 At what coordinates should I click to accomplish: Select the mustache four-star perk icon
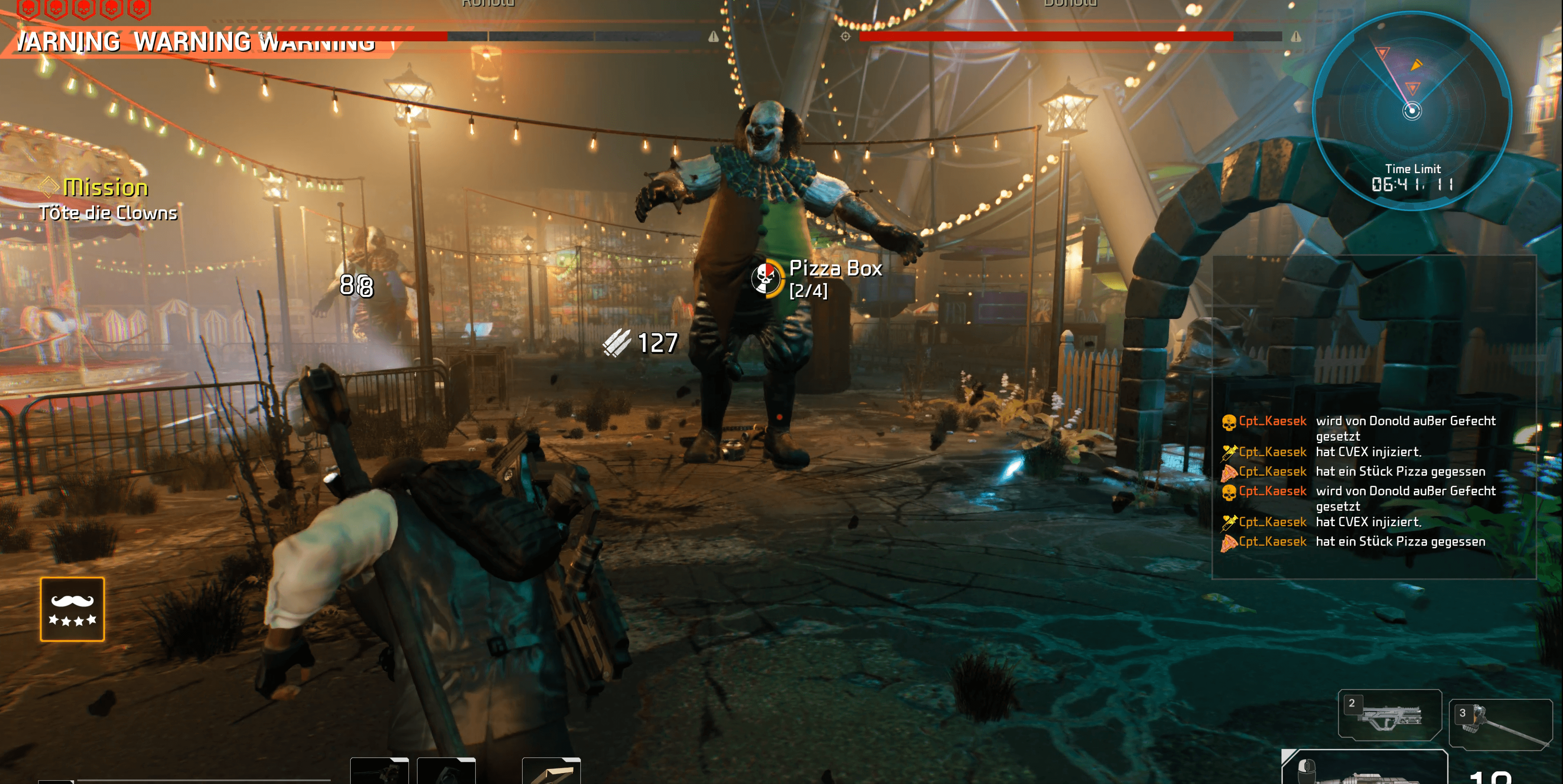pyautogui.click(x=72, y=609)
